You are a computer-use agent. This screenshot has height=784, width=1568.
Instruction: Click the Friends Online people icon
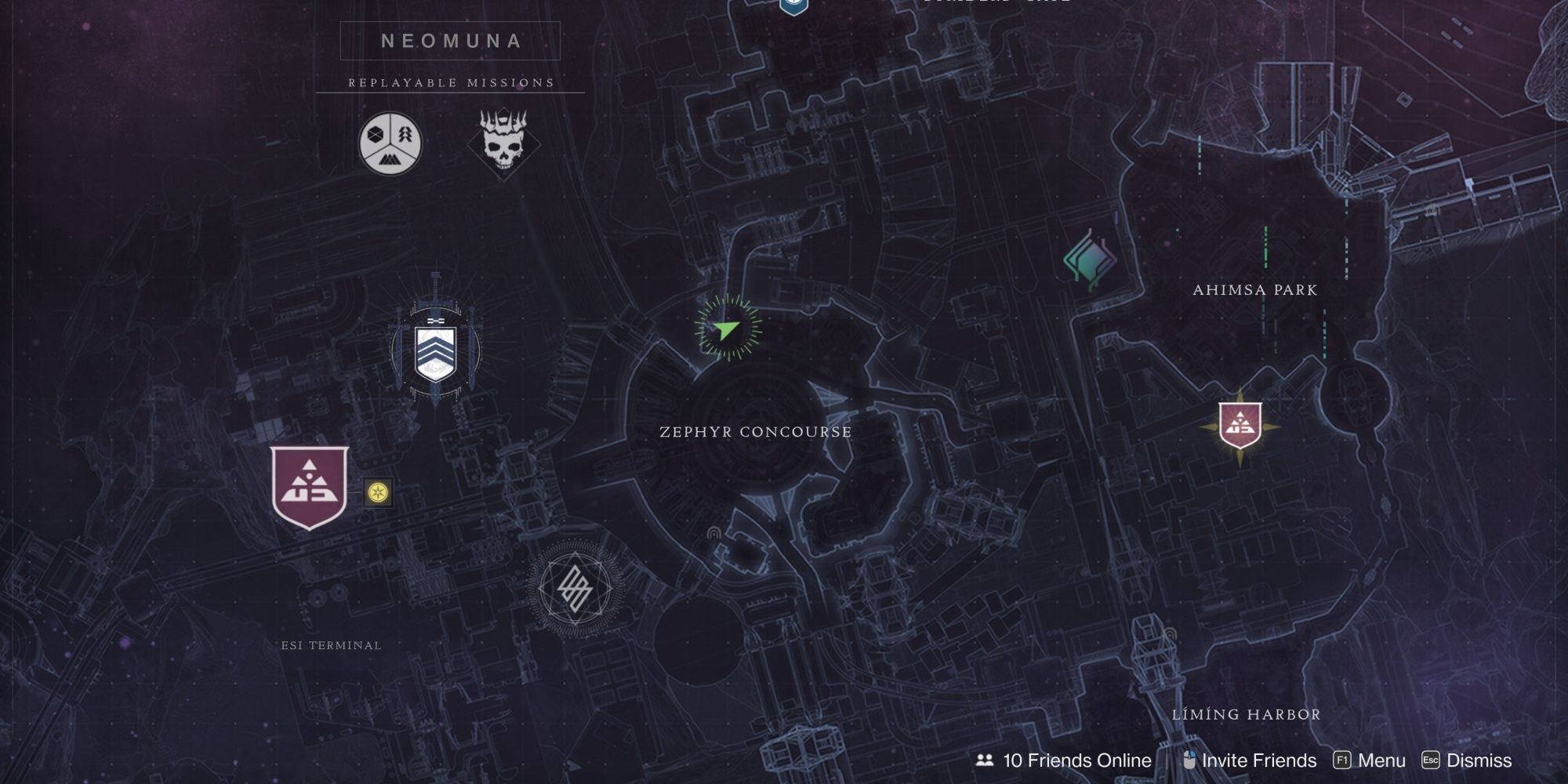983,760
